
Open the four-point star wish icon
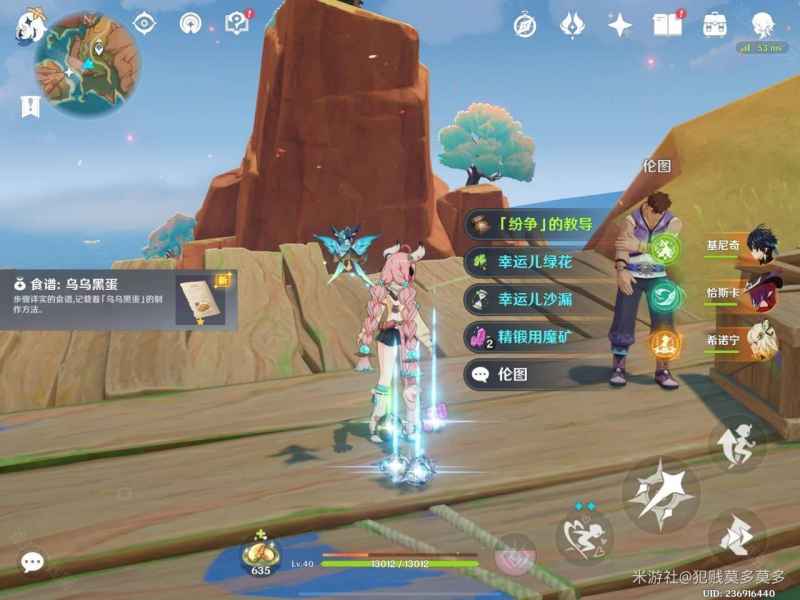pos(620,25)
